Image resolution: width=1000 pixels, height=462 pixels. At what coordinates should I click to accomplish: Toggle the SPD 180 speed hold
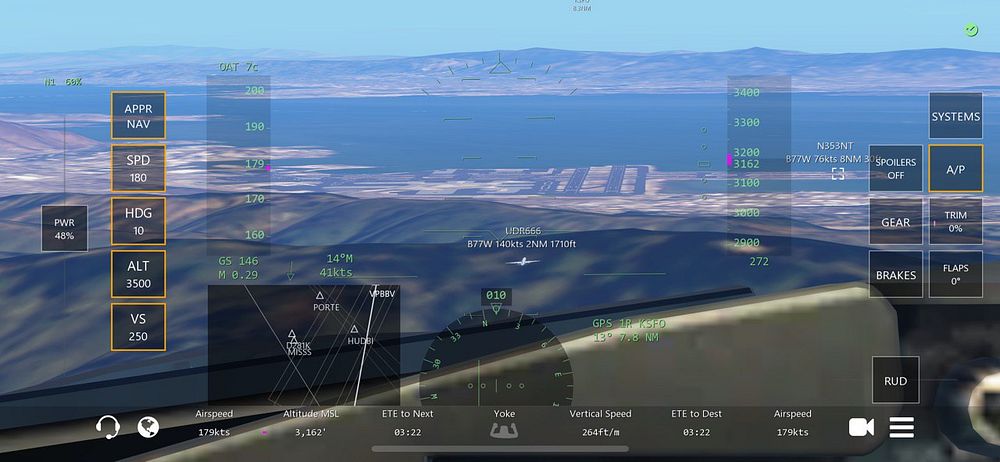click(138, 169)
